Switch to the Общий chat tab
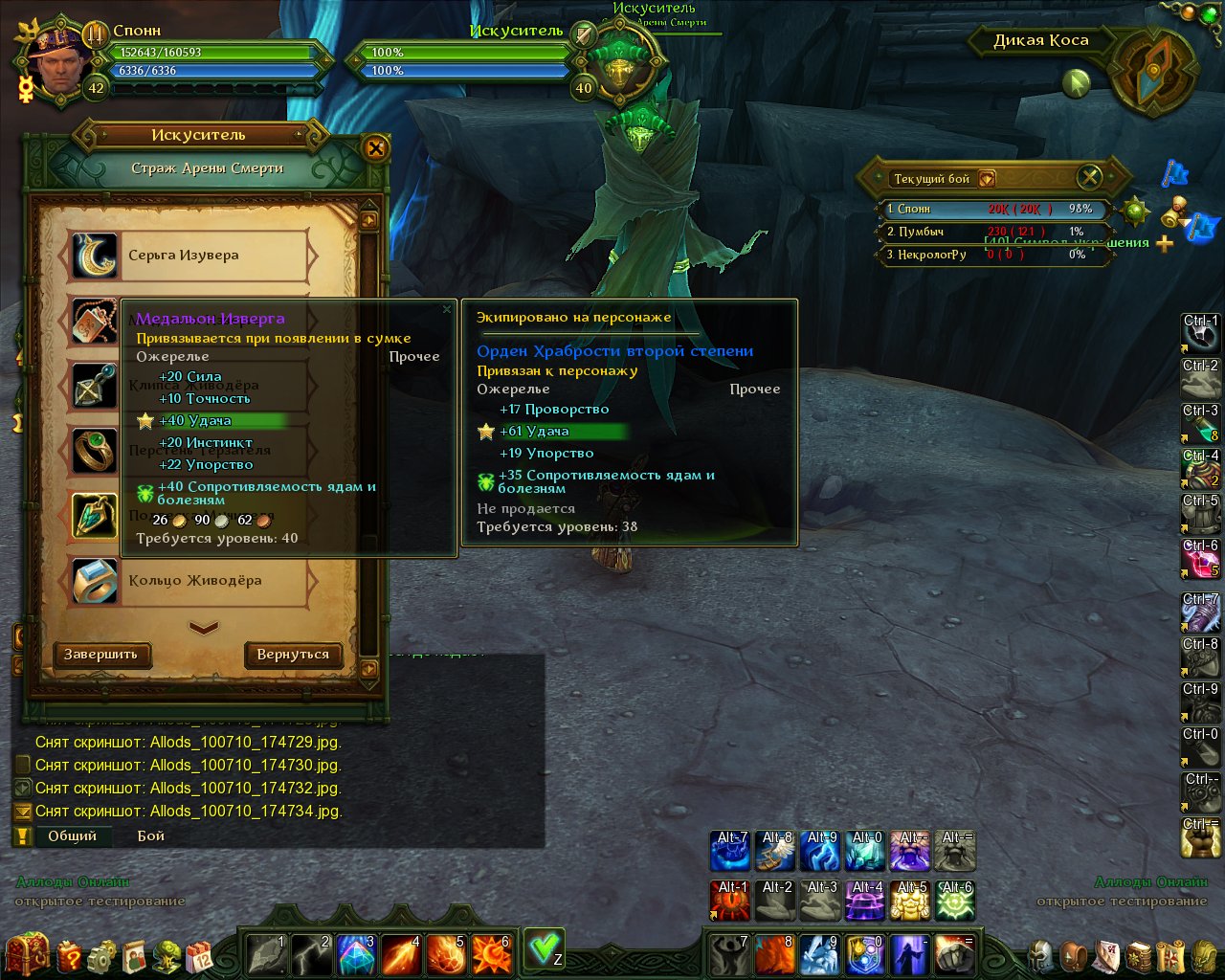The width and height of the screenshot is (1225, 980). [x=73, y=835]
